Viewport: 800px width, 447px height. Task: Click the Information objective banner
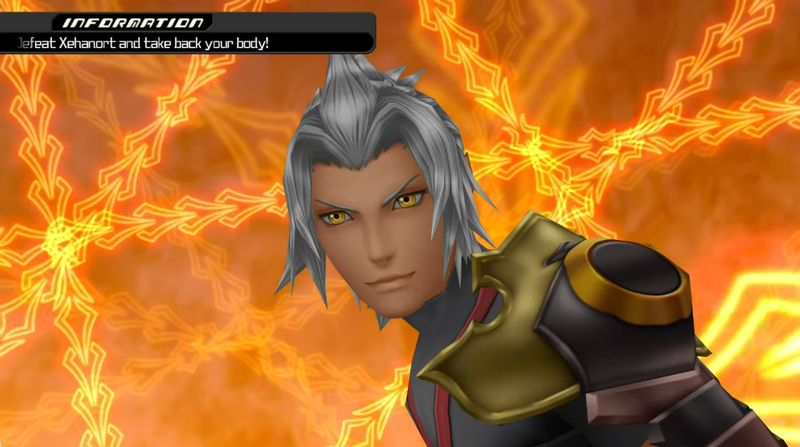[x=186, y=33]
